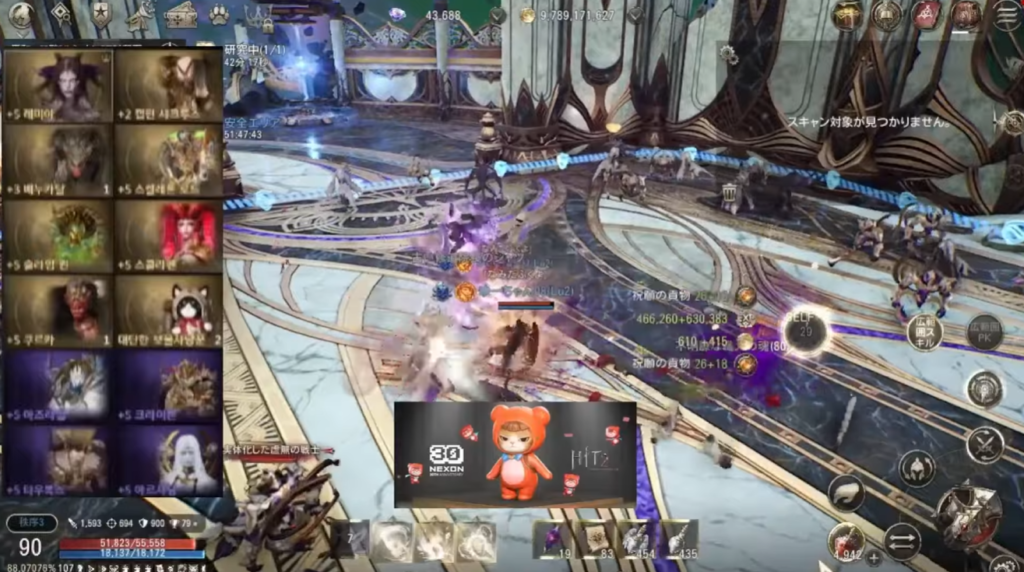Tap the star shield badge icon
This screenshot has width=1024, height=572.
click(x=101, y=15)
